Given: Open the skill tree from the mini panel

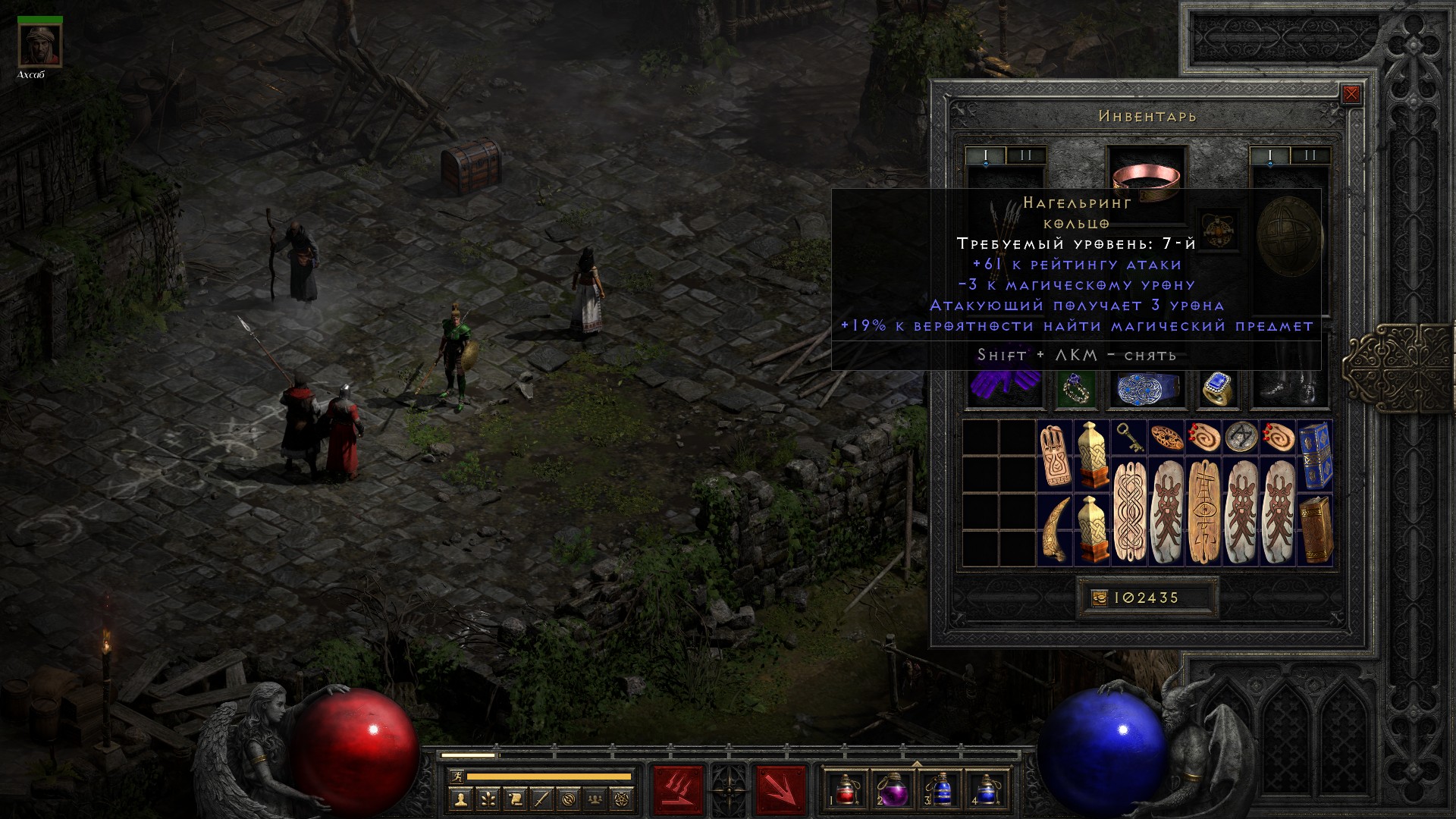Looking at the screenshot, I should point(488,799).
